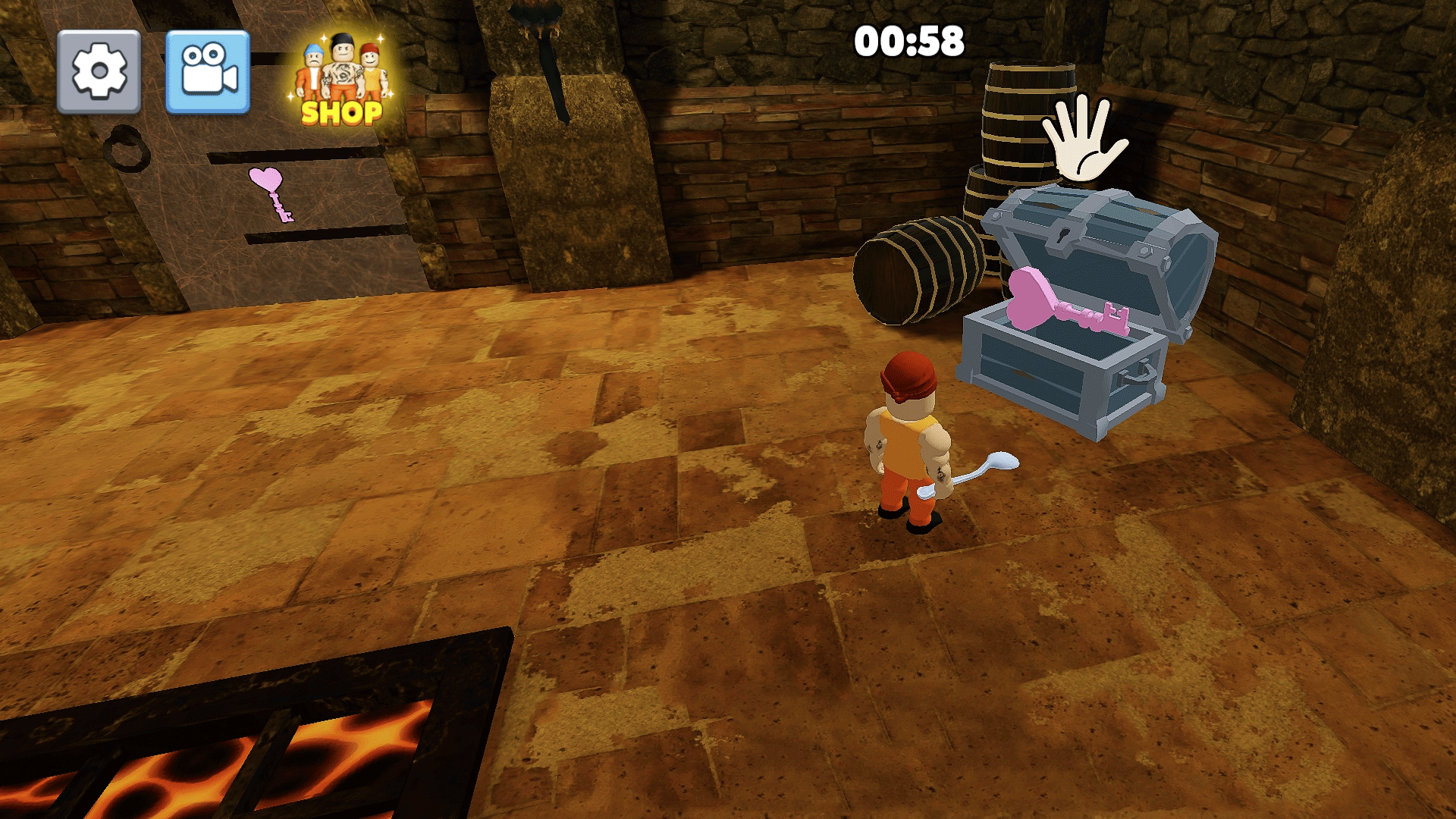The width and height of the screenshot is (1456, 819).
Task: Click the leftmost blue shop character
Action: click(x=310, y=68)
